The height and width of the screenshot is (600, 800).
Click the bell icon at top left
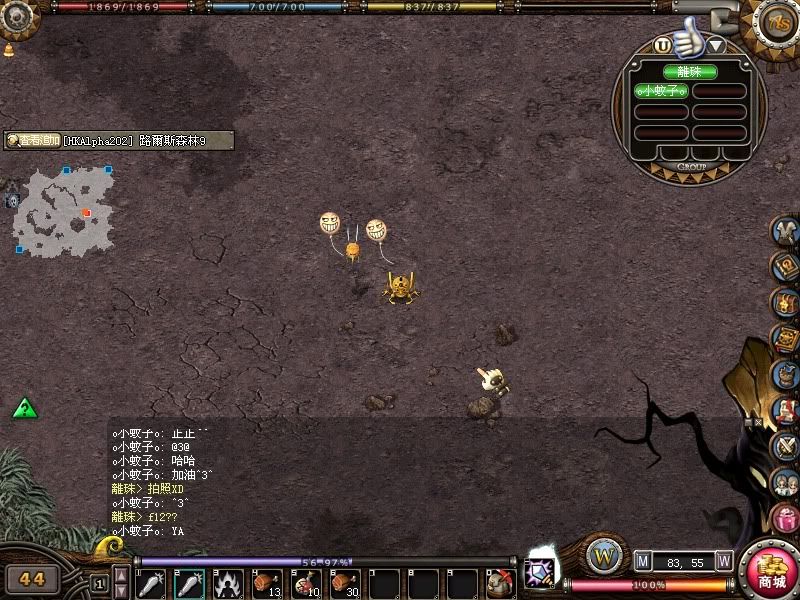click(9, 50)
